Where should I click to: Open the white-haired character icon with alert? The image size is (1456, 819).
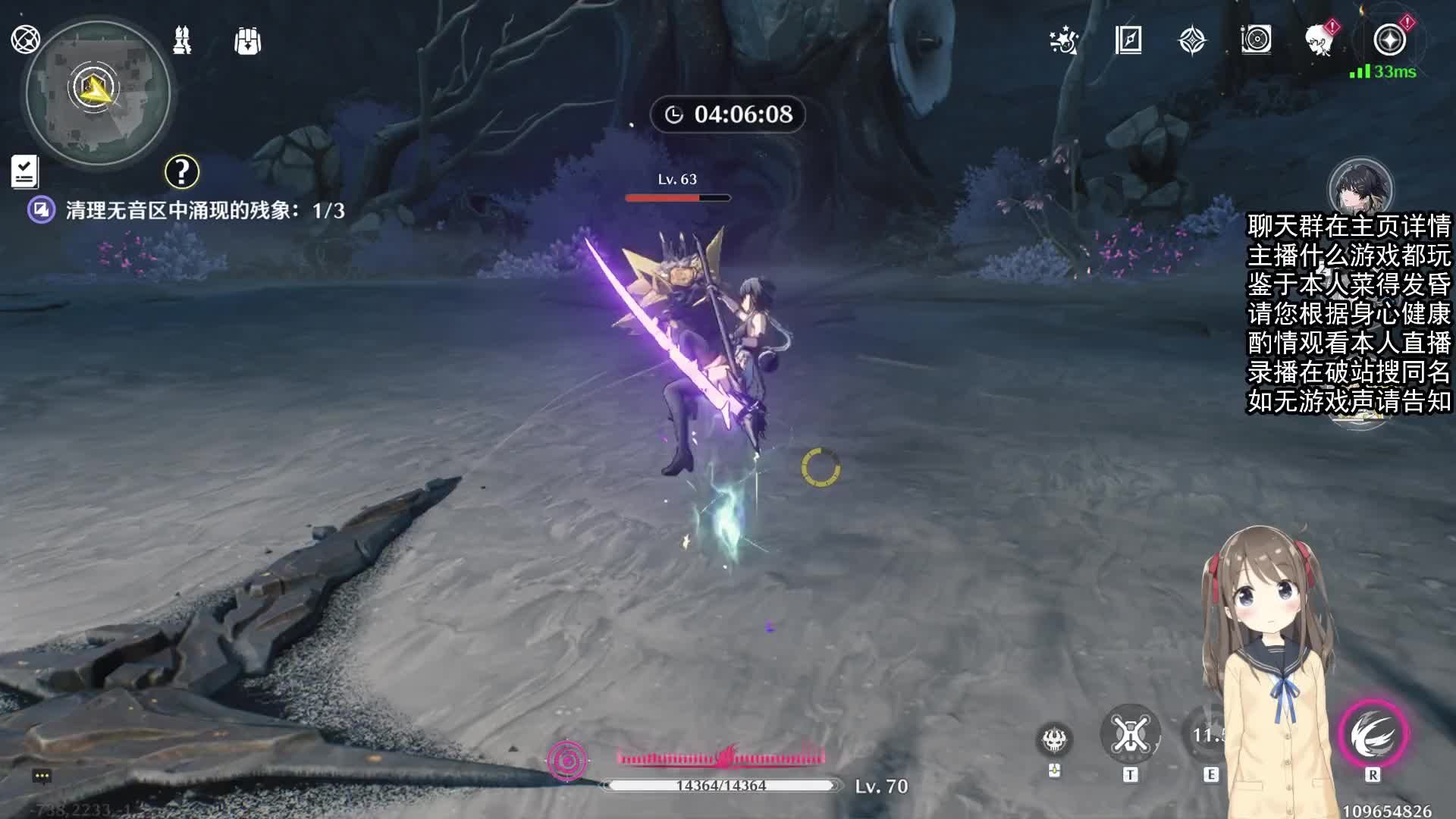pyautogui.click(x=1320, y=39)
